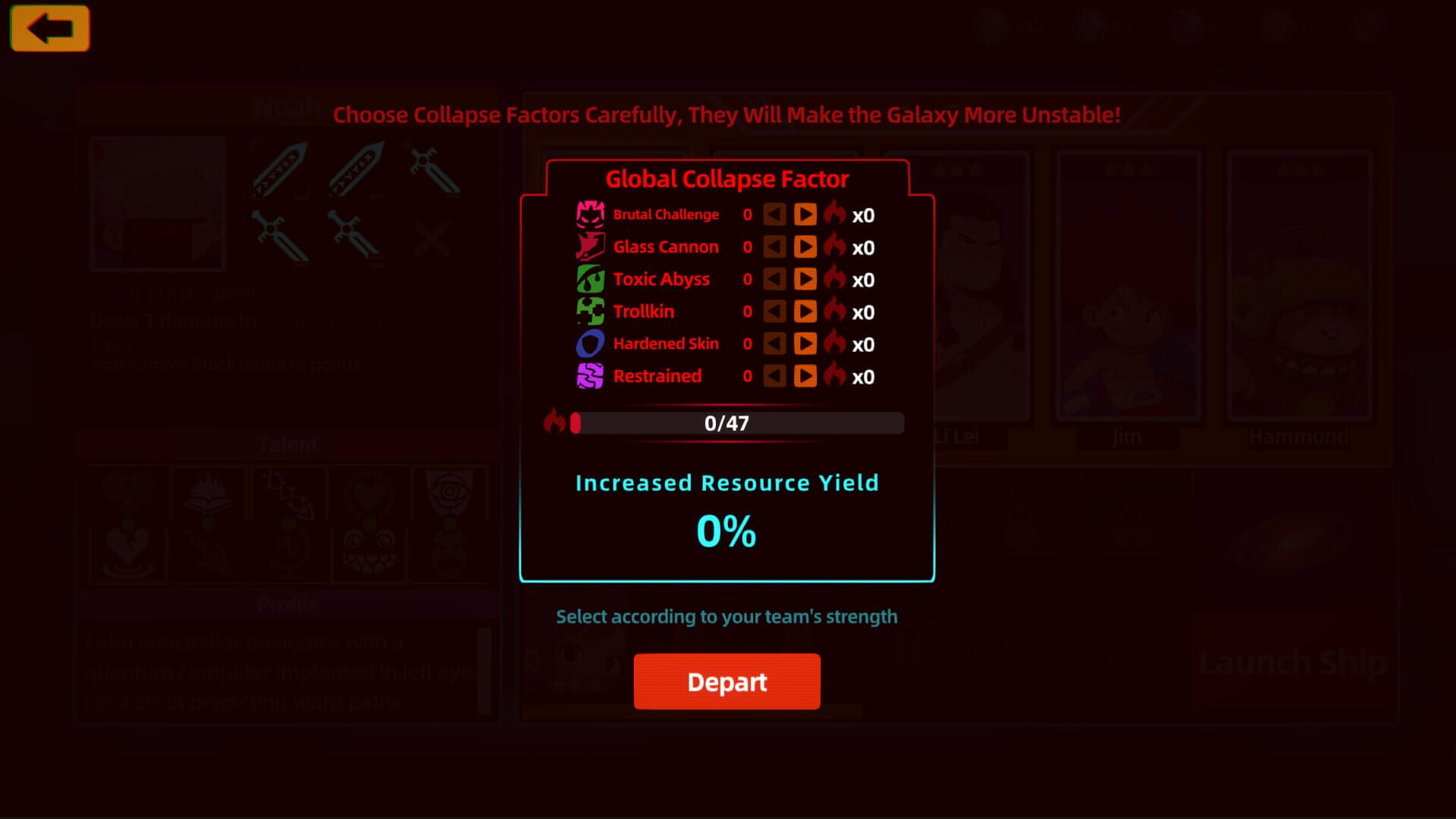
Task: Increase Toxic Abyss using its right arrow
Action: pos(805,278)
